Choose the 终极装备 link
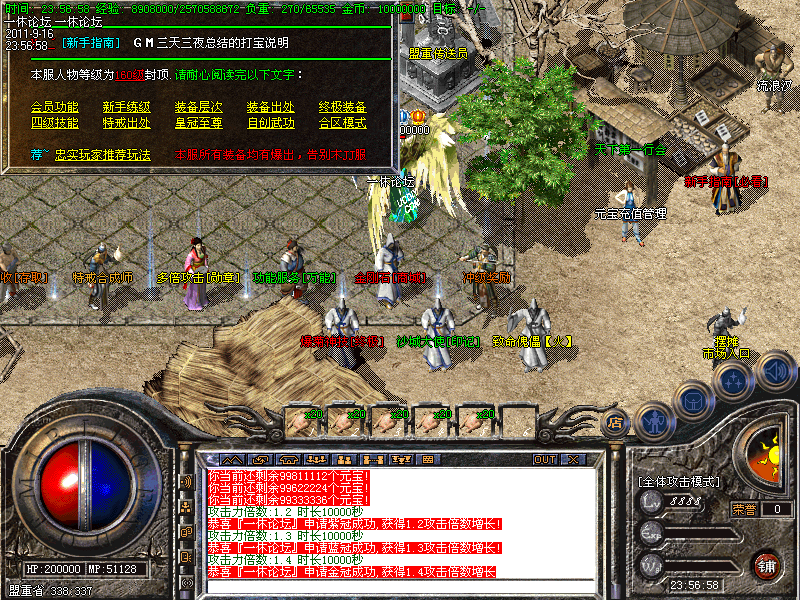The image size is (800, 600). coord(342,107)
